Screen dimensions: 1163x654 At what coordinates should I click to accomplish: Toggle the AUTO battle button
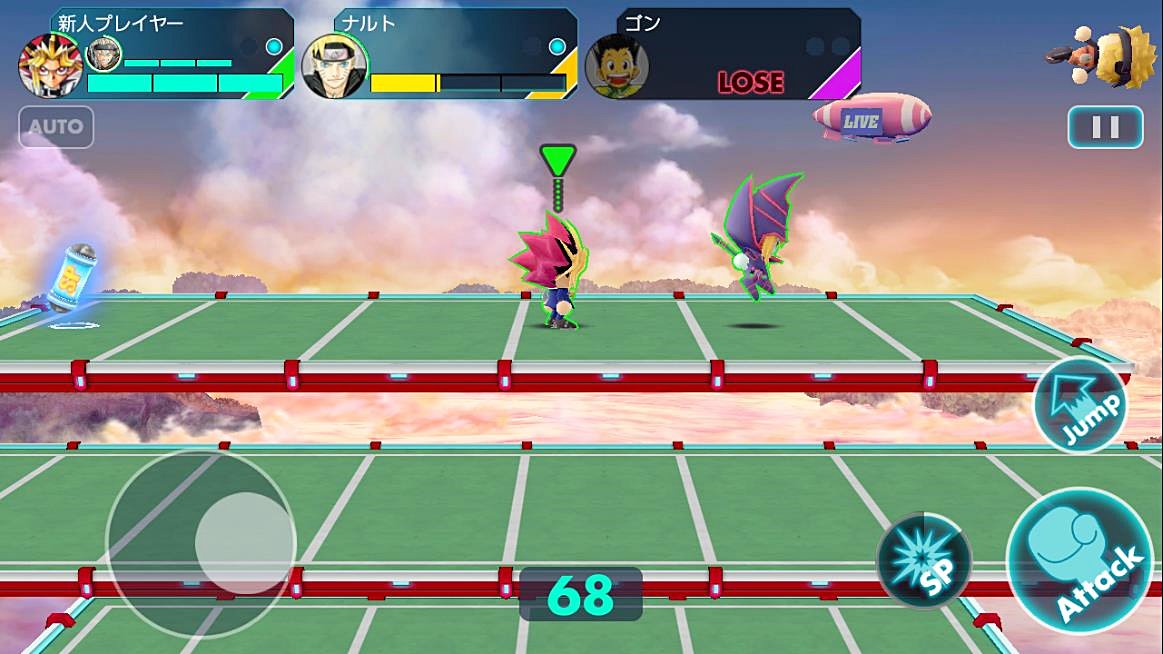pyautogui.click(x=56, y=127)
